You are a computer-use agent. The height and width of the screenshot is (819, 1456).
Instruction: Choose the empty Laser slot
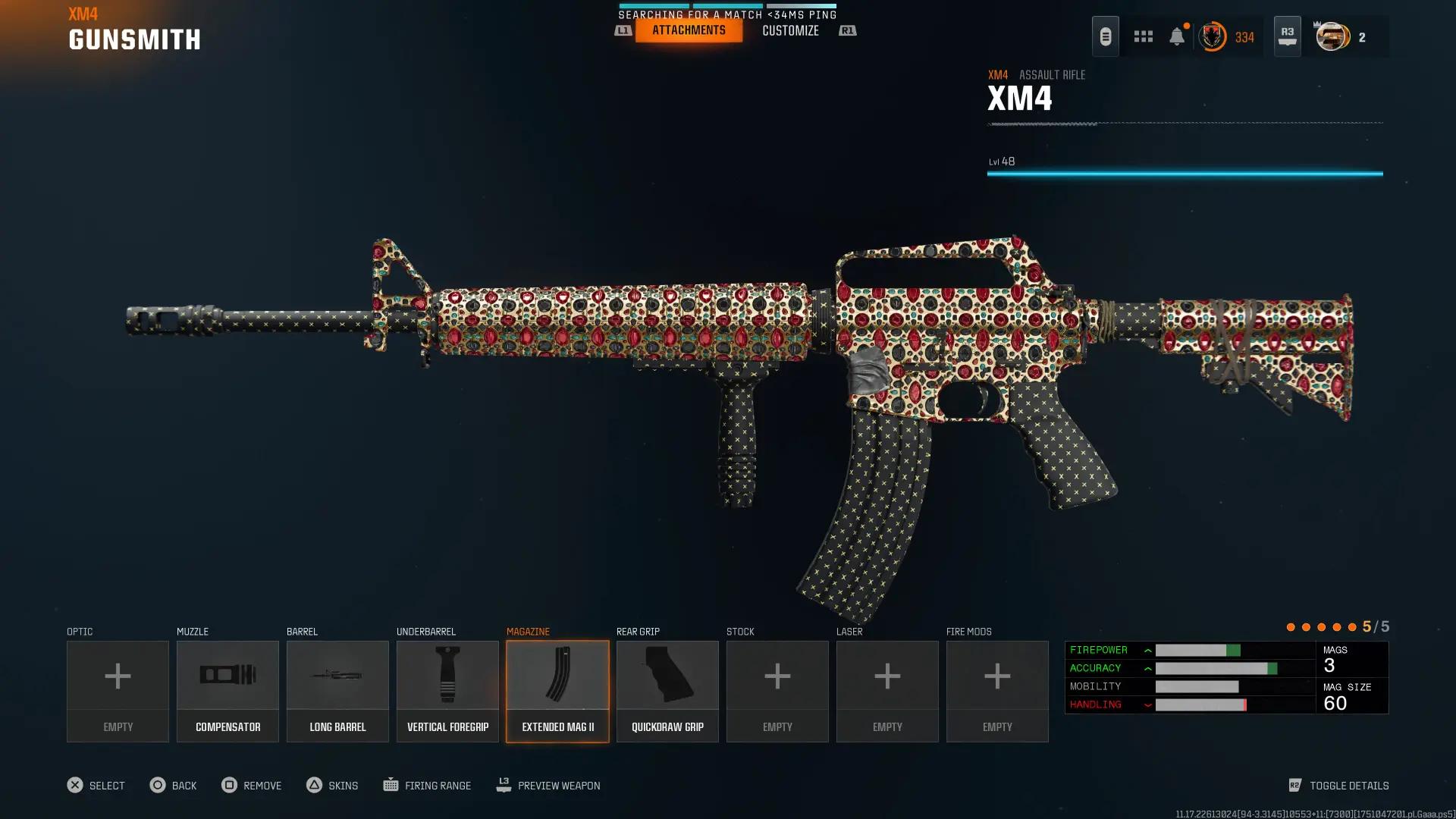pos(887,691)
